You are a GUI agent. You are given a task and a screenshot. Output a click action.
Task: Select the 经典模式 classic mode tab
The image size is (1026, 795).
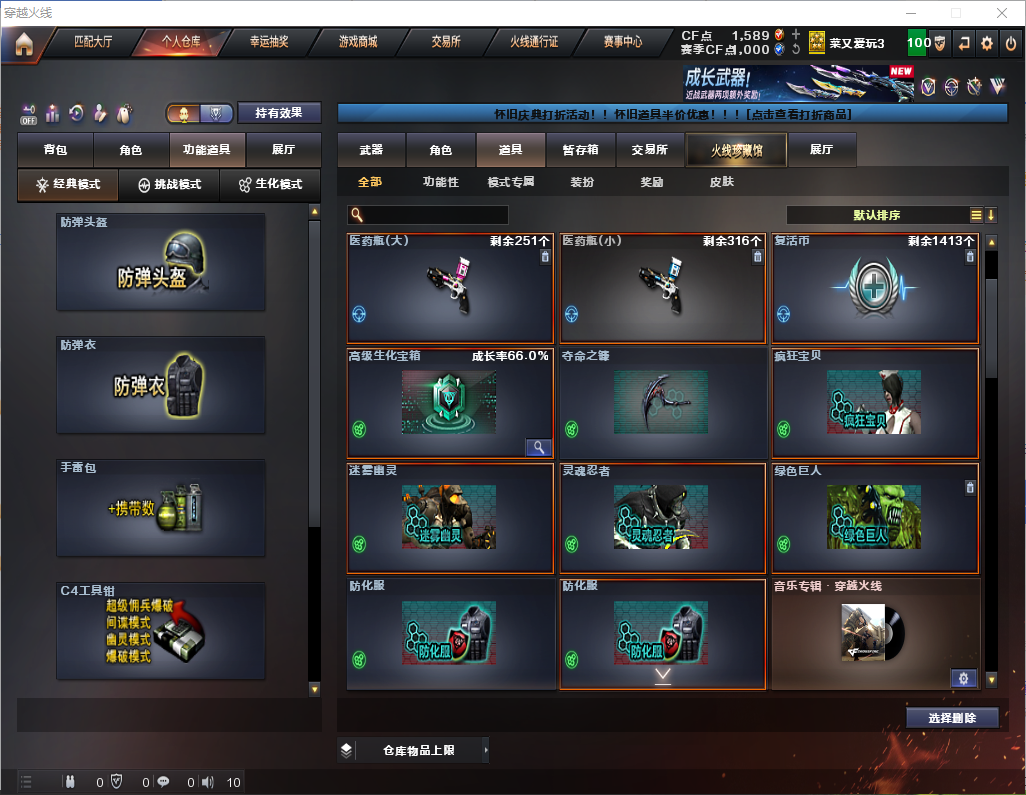(x=68, y=185)
